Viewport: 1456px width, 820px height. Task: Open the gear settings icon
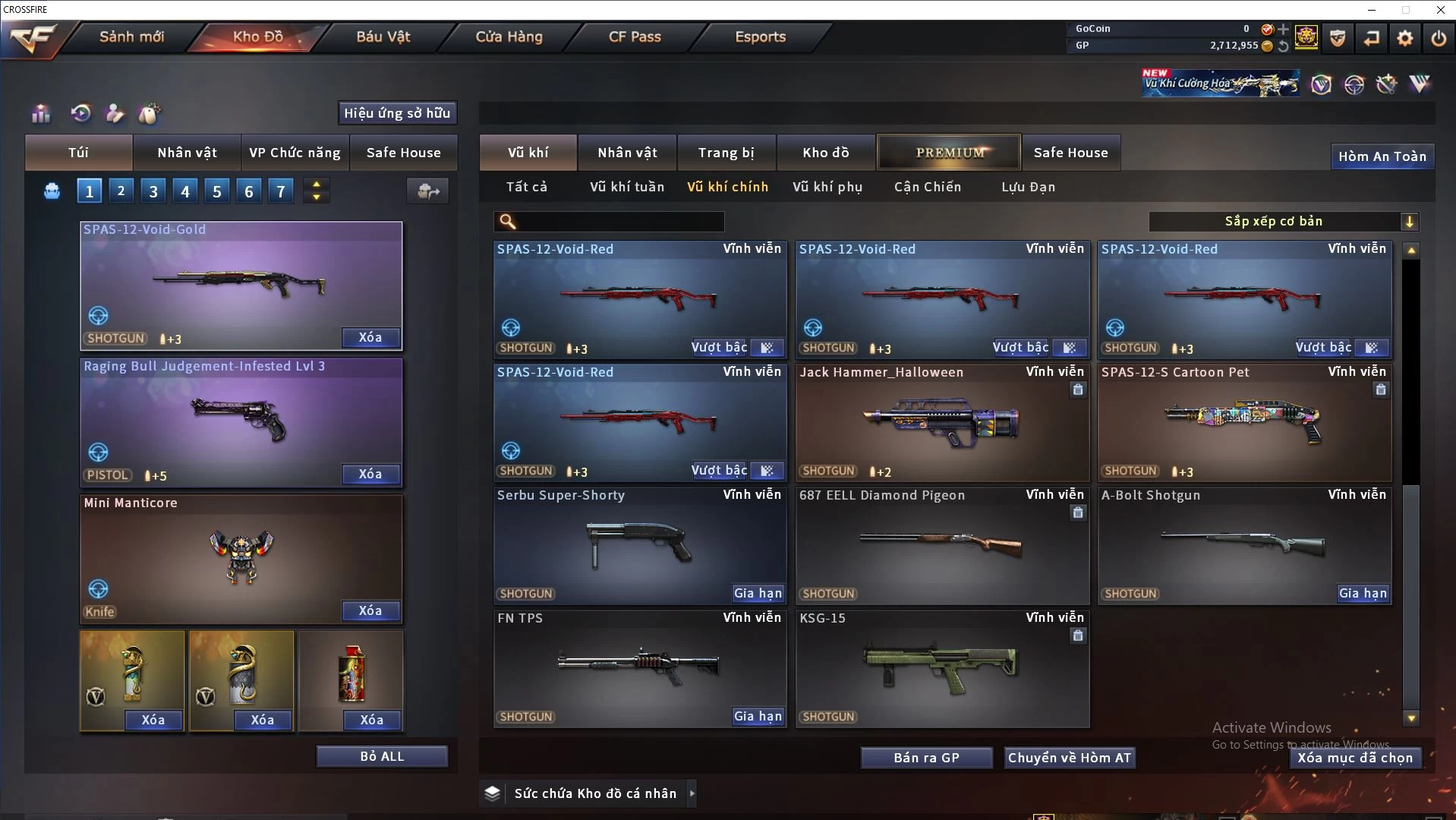tap(1405, 38)
